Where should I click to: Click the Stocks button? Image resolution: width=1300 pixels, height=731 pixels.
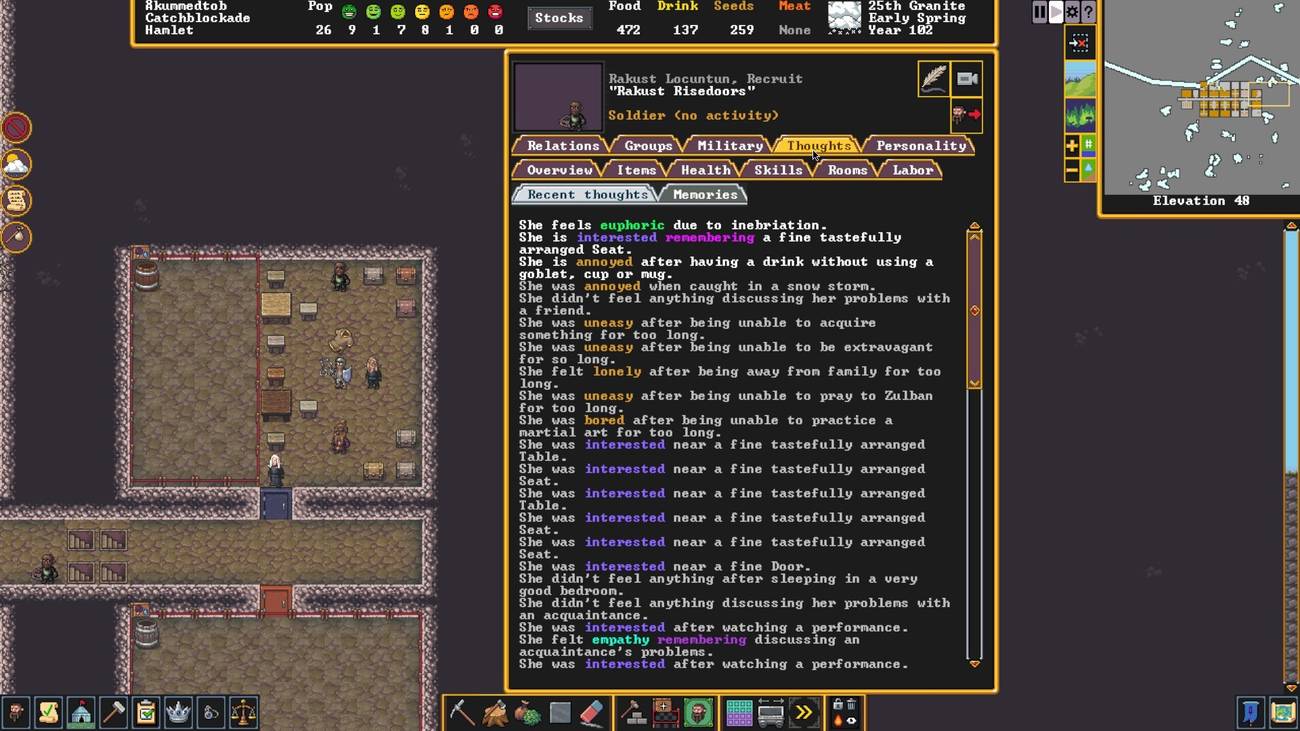pyautogui.click(x=559, y=17)
